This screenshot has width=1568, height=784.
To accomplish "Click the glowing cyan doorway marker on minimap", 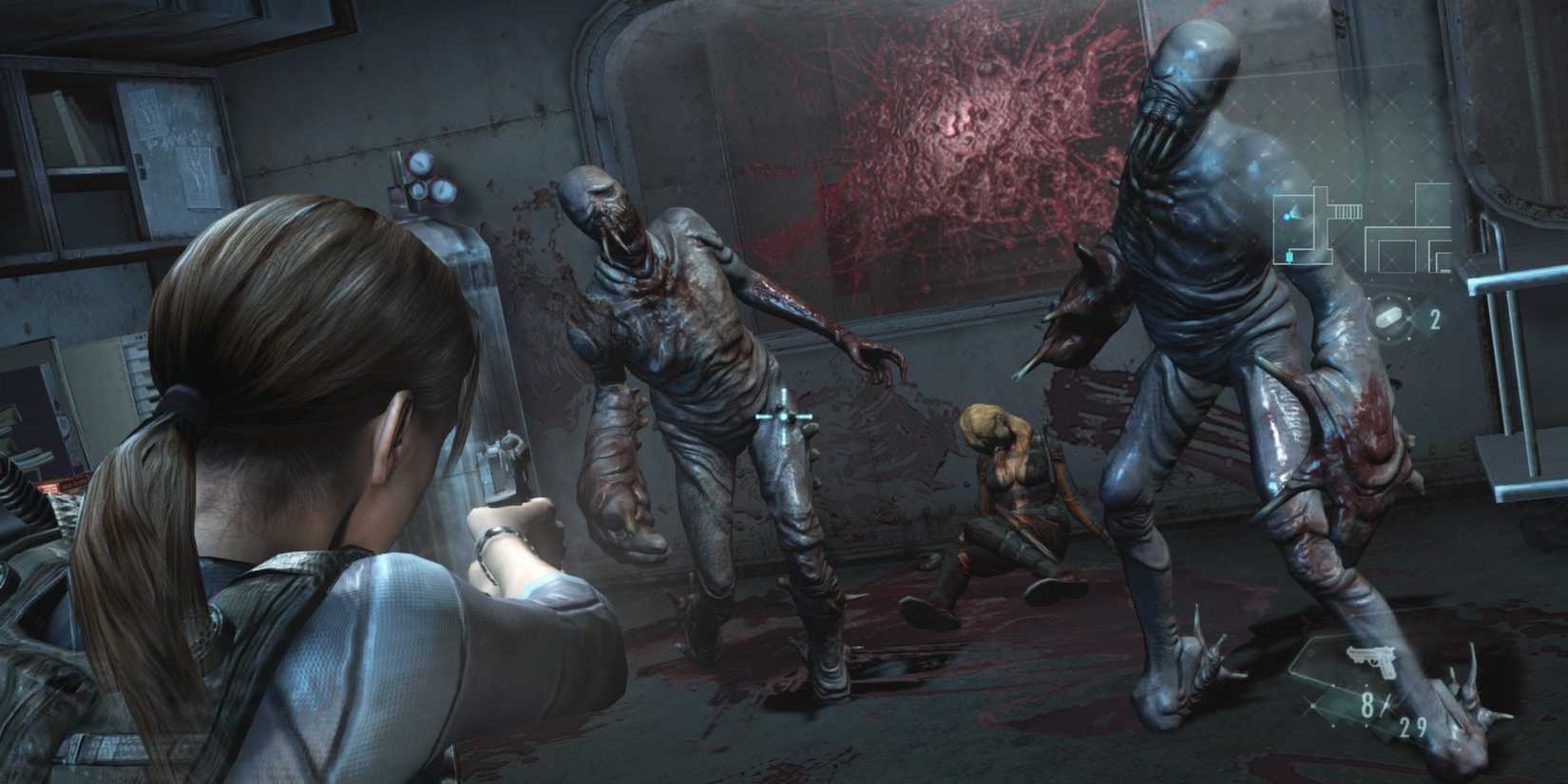I will point(1290,257).
